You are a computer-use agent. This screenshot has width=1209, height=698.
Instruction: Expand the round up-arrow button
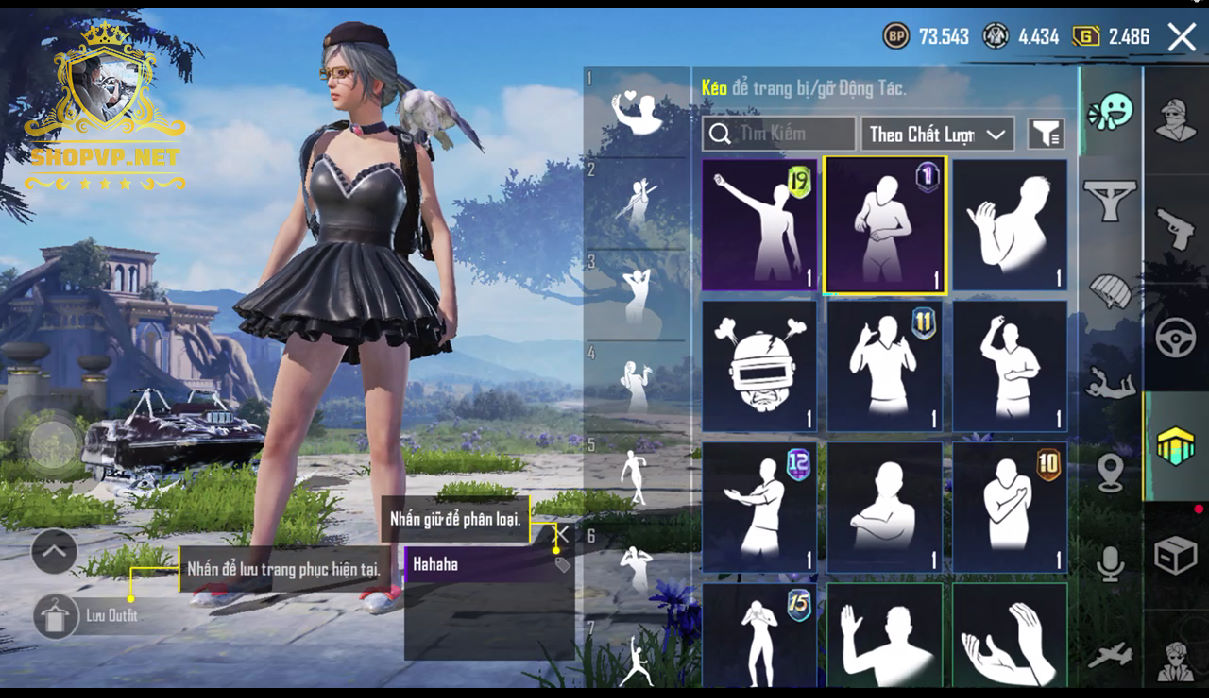coord(54,549)
